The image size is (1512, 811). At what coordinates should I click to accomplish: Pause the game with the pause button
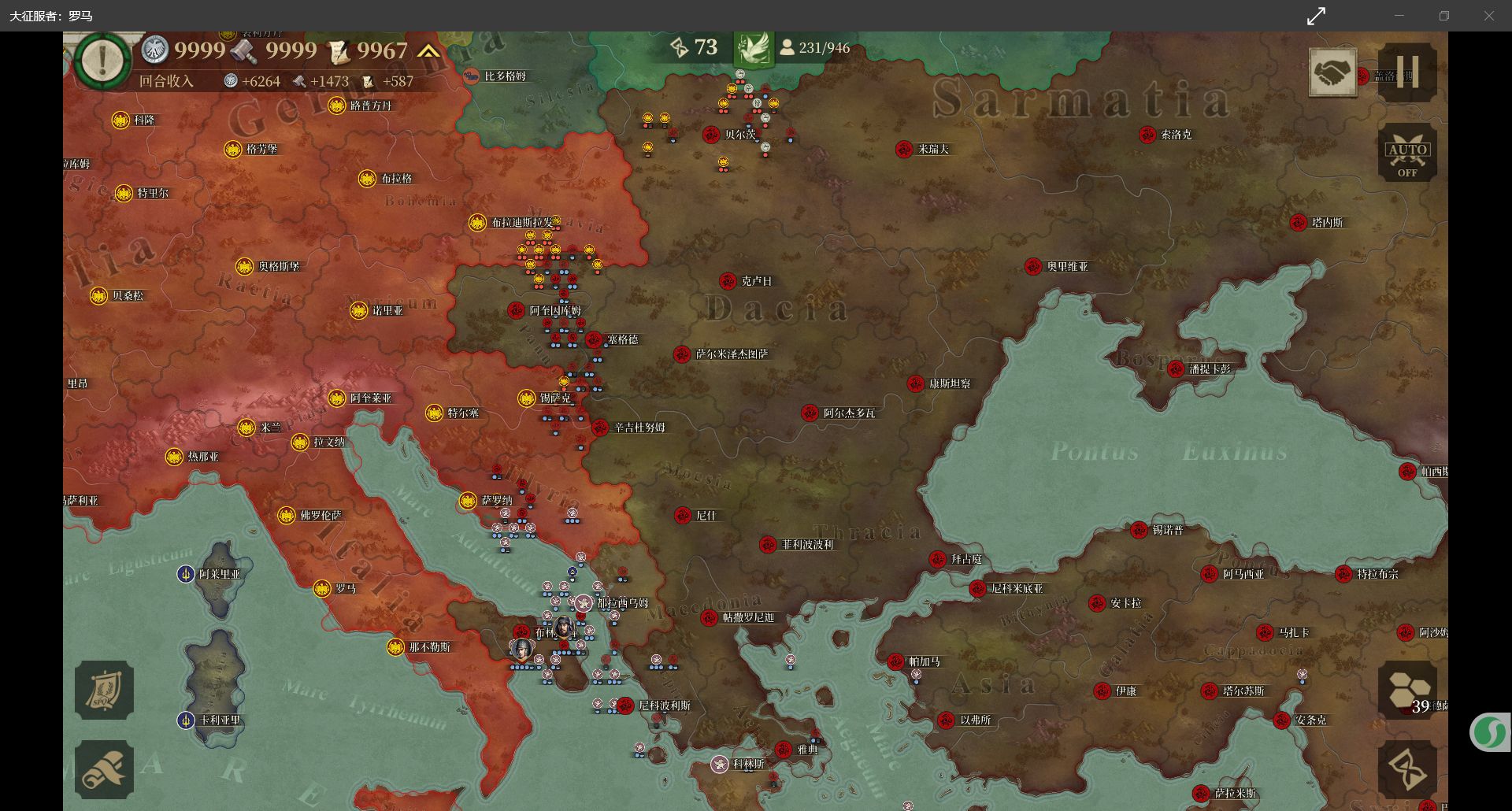[x=1407, y=72]
